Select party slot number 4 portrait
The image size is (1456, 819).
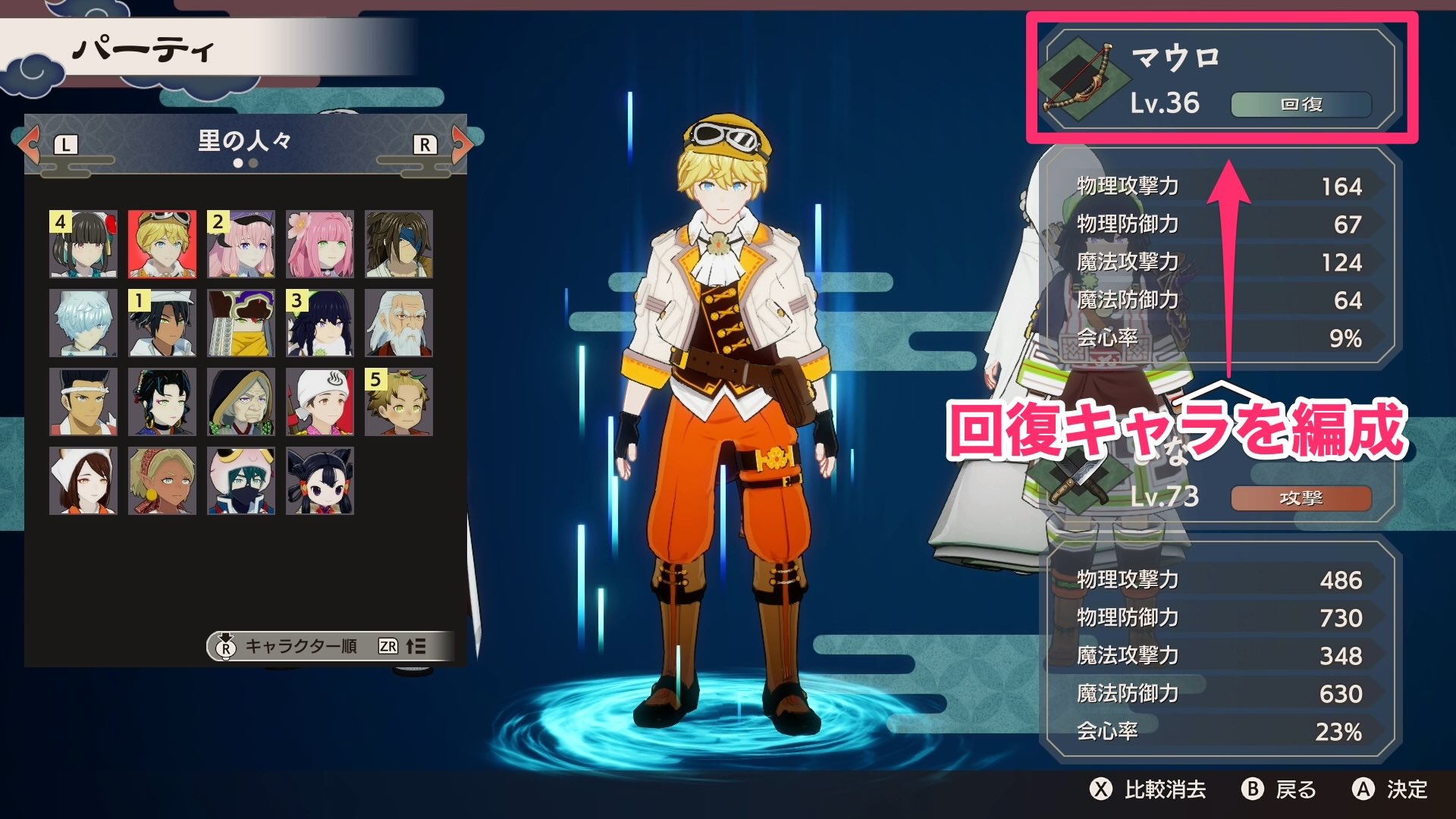(x=83, y=244)
